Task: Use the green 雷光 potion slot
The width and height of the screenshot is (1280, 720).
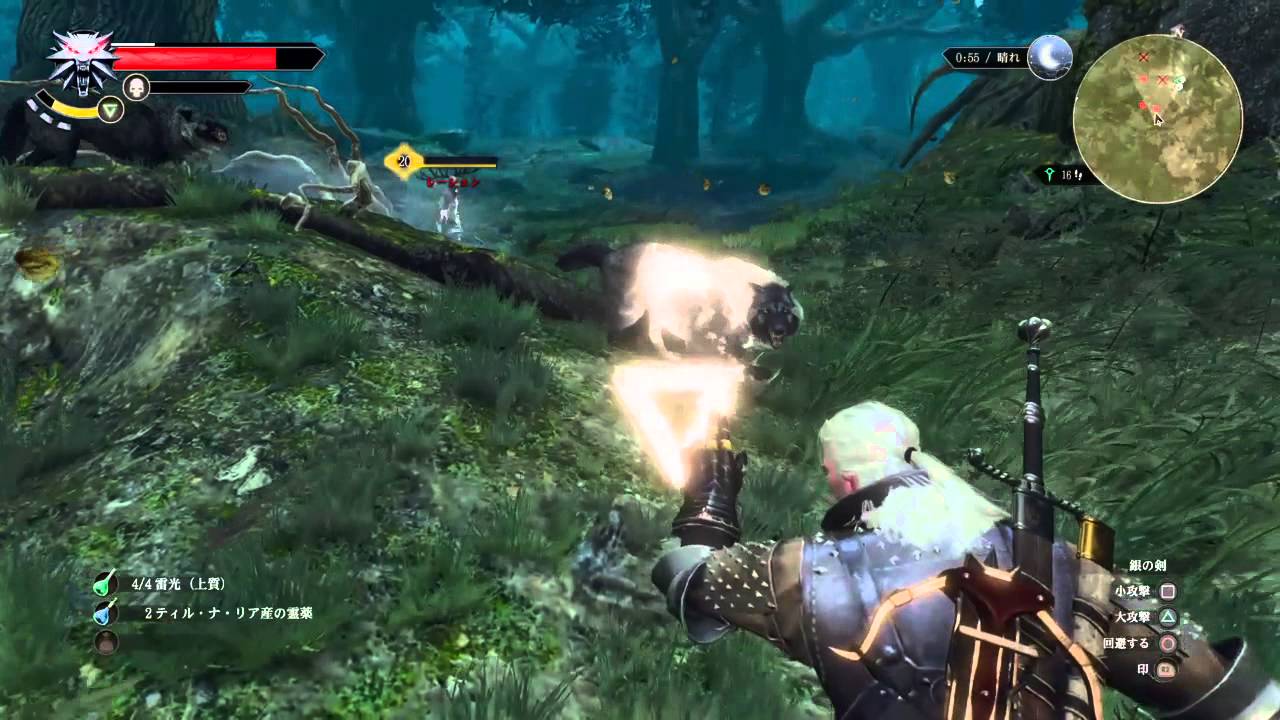Action: 106,583
